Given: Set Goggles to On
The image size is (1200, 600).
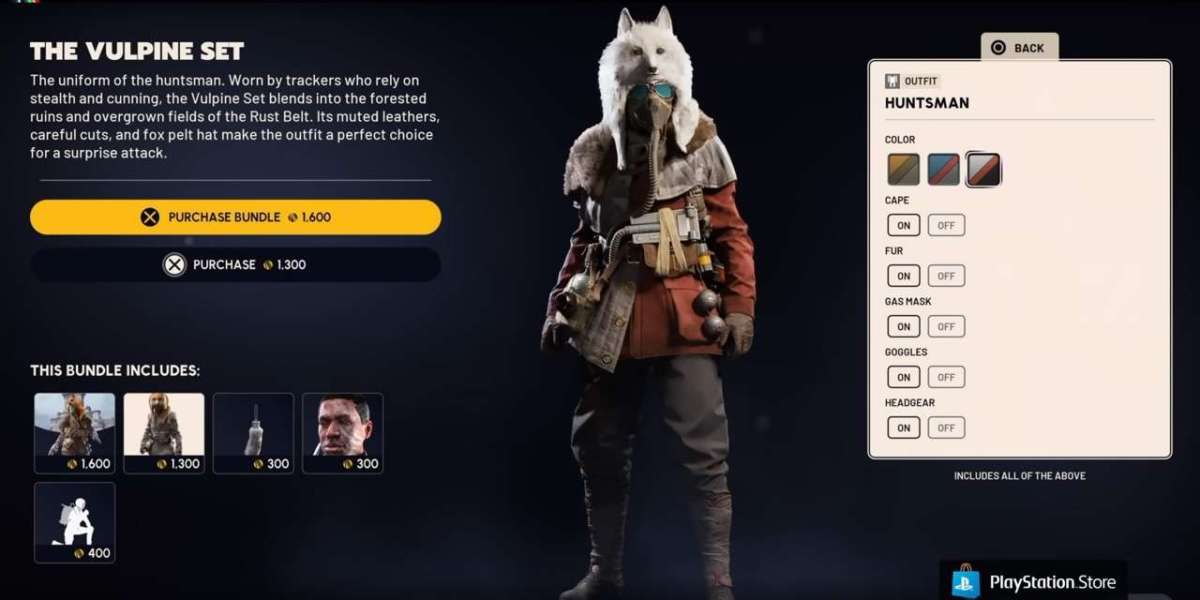Looking at the screenshot, I should (x=903, y=377).
